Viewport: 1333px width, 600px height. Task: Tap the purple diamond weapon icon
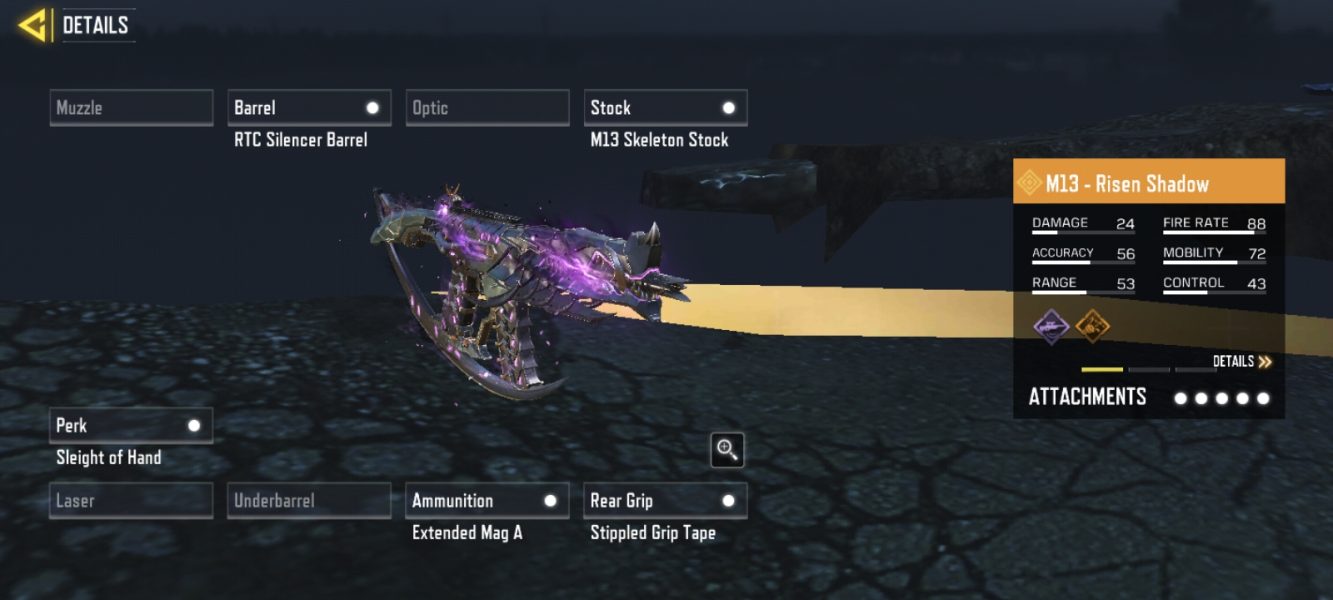[1051, 325]
